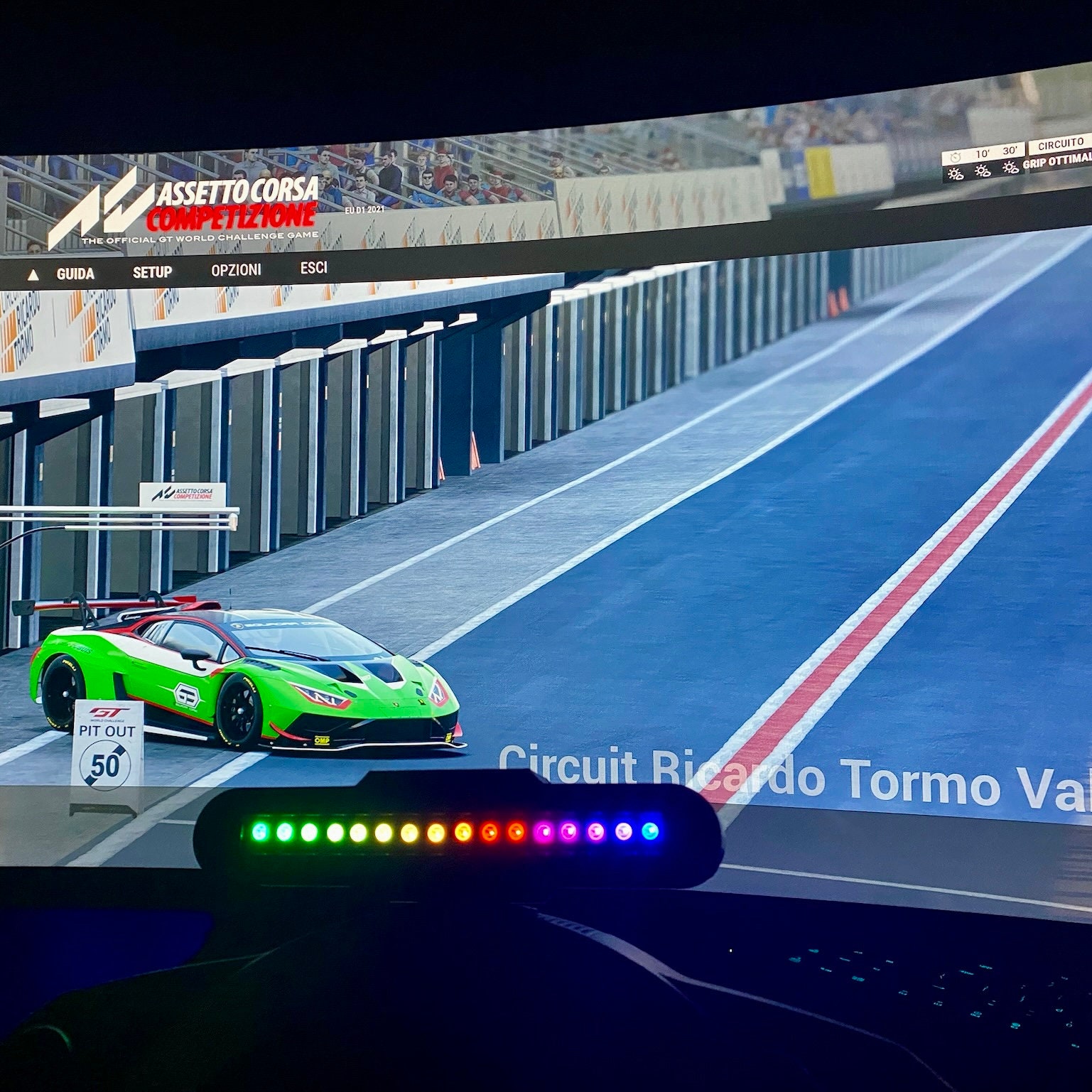Select the current weather sun-and-cloud icon

(954, 173)
